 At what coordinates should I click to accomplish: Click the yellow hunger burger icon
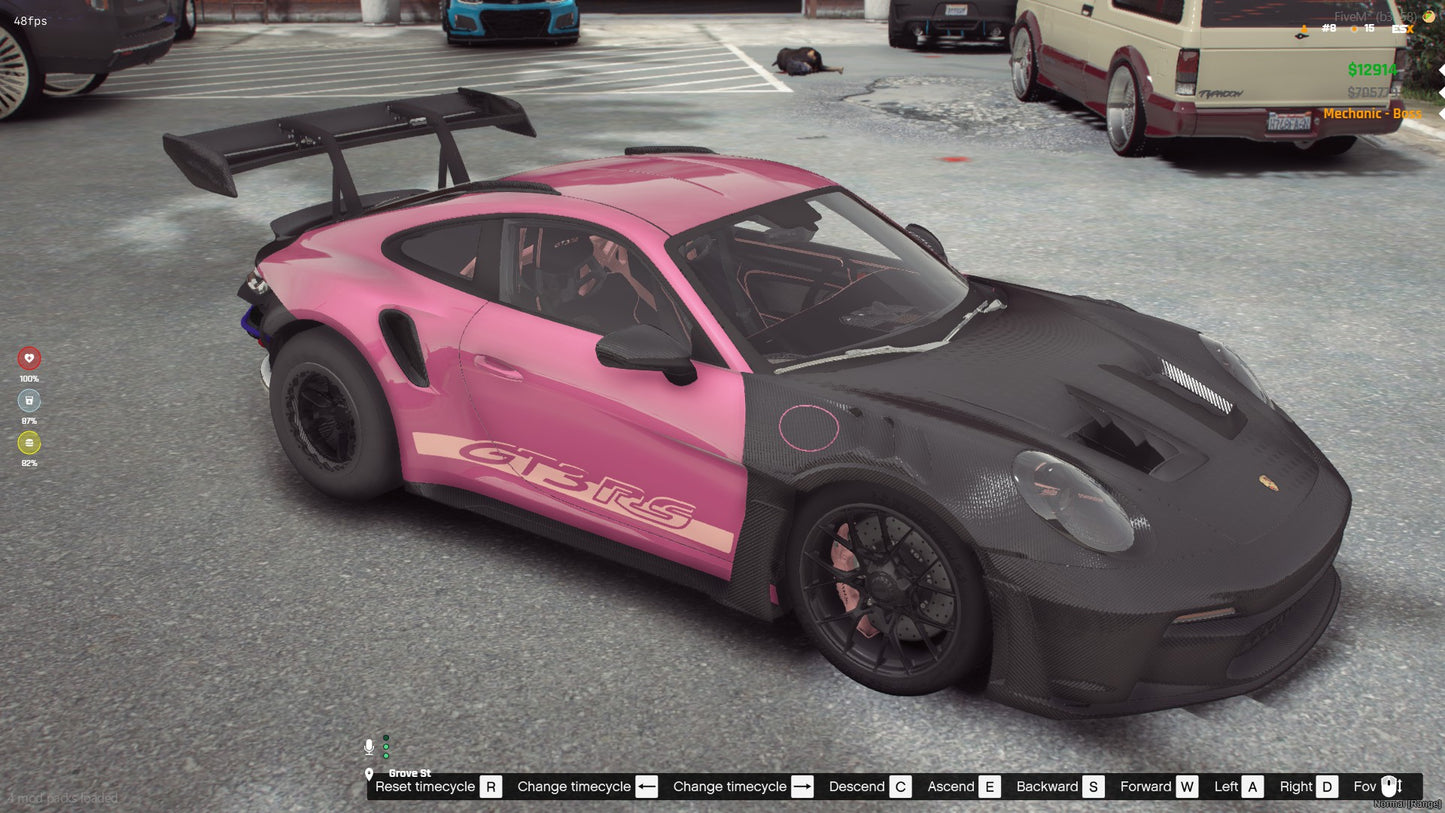click(29, 443)
